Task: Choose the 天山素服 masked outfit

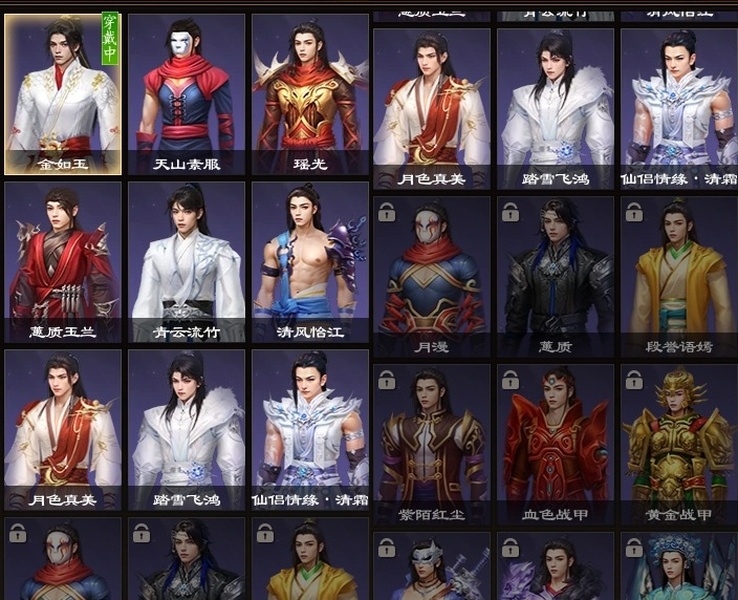Action: 186,95
